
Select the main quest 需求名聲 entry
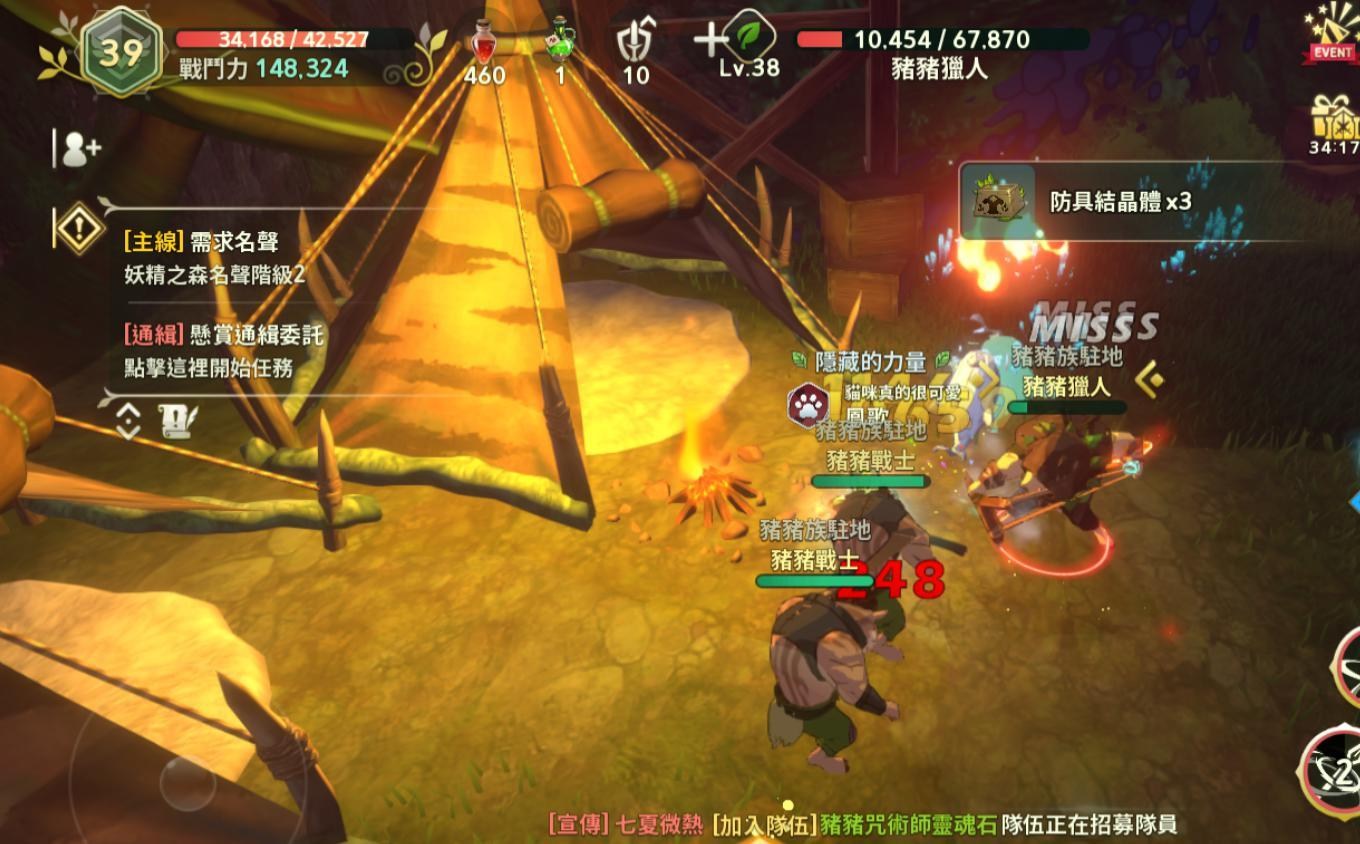click(215, 257)
